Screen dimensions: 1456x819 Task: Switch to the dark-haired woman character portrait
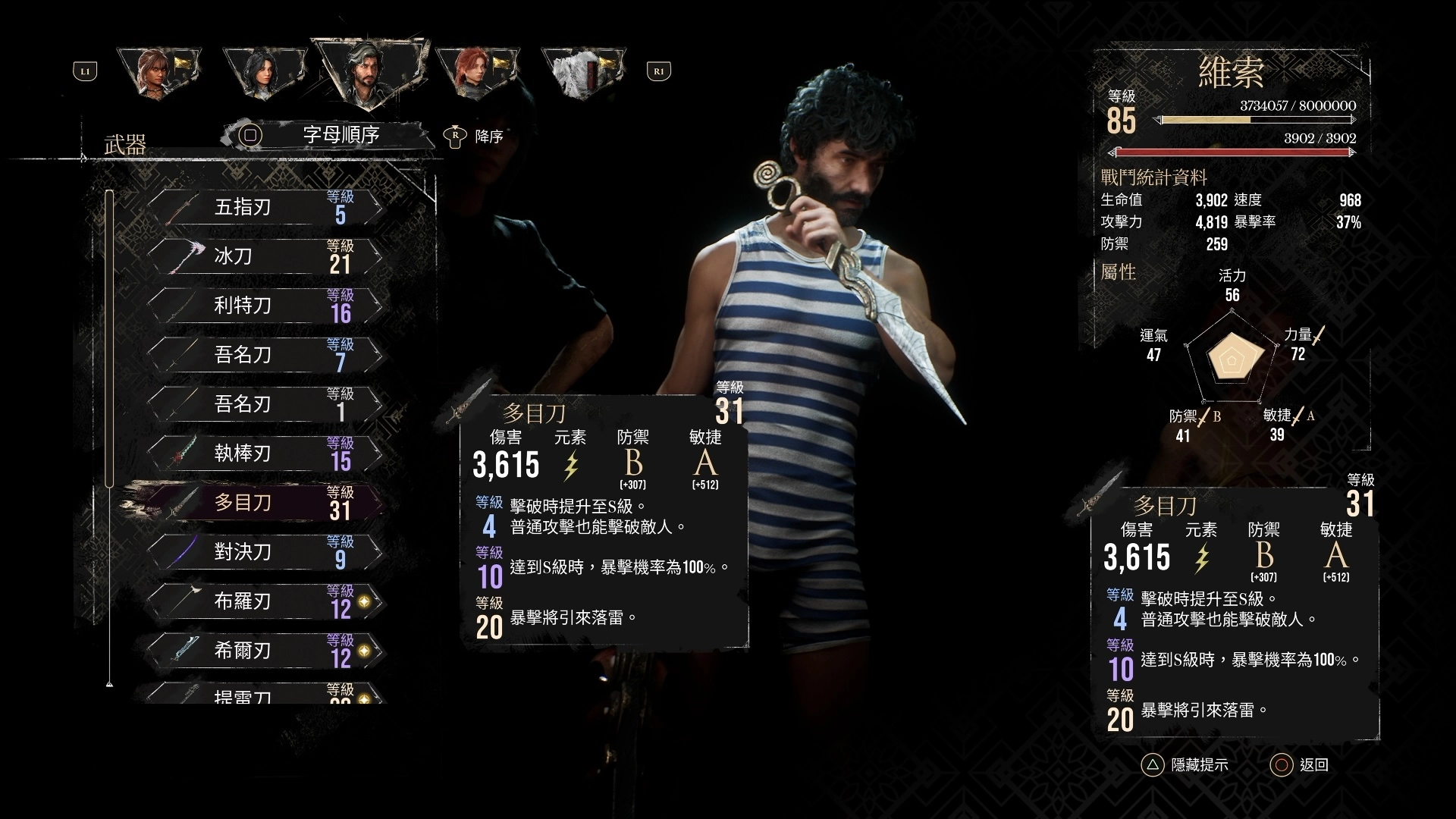pos(262,72)
